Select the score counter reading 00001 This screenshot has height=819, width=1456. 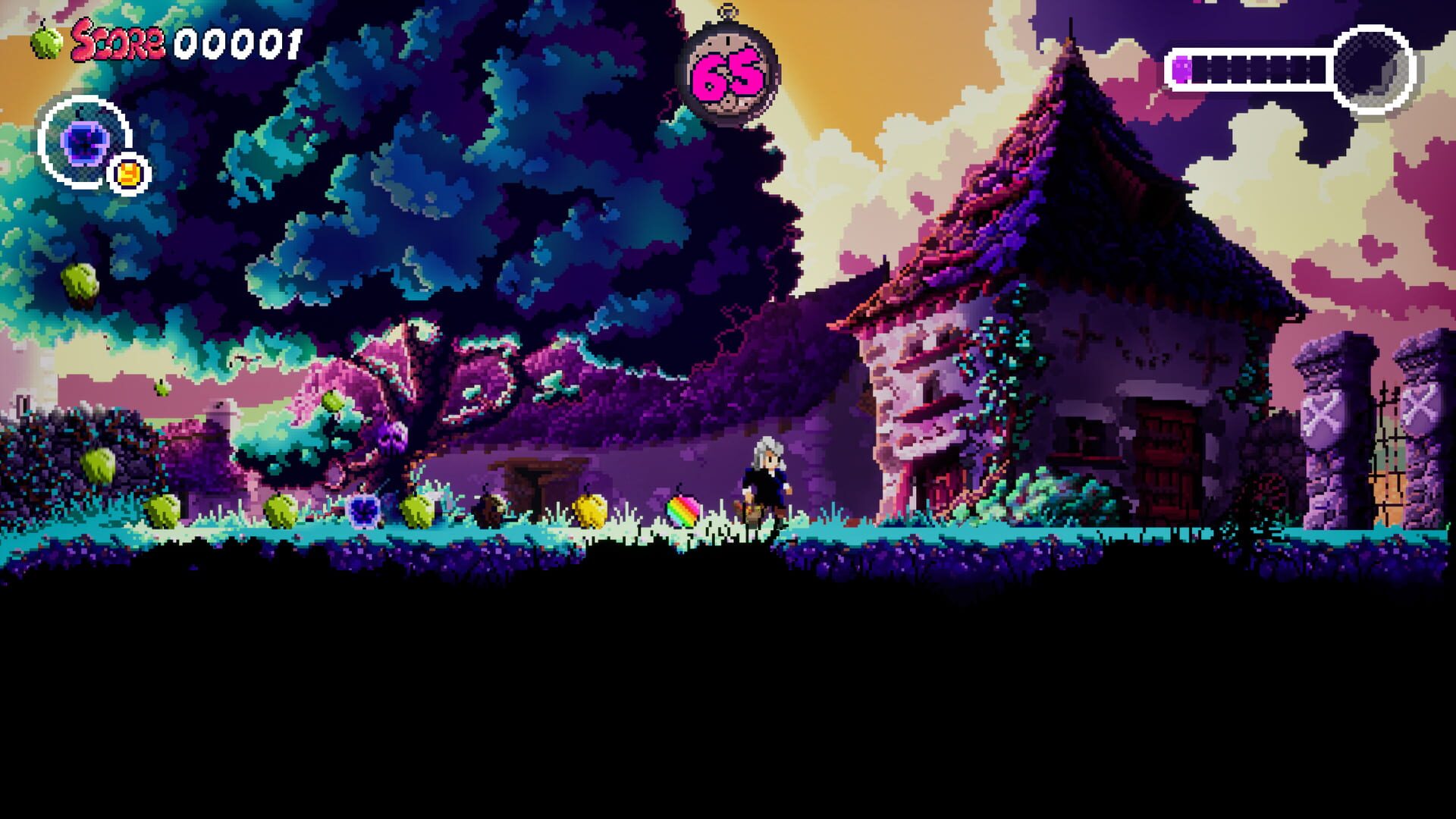tap(235, 42)
